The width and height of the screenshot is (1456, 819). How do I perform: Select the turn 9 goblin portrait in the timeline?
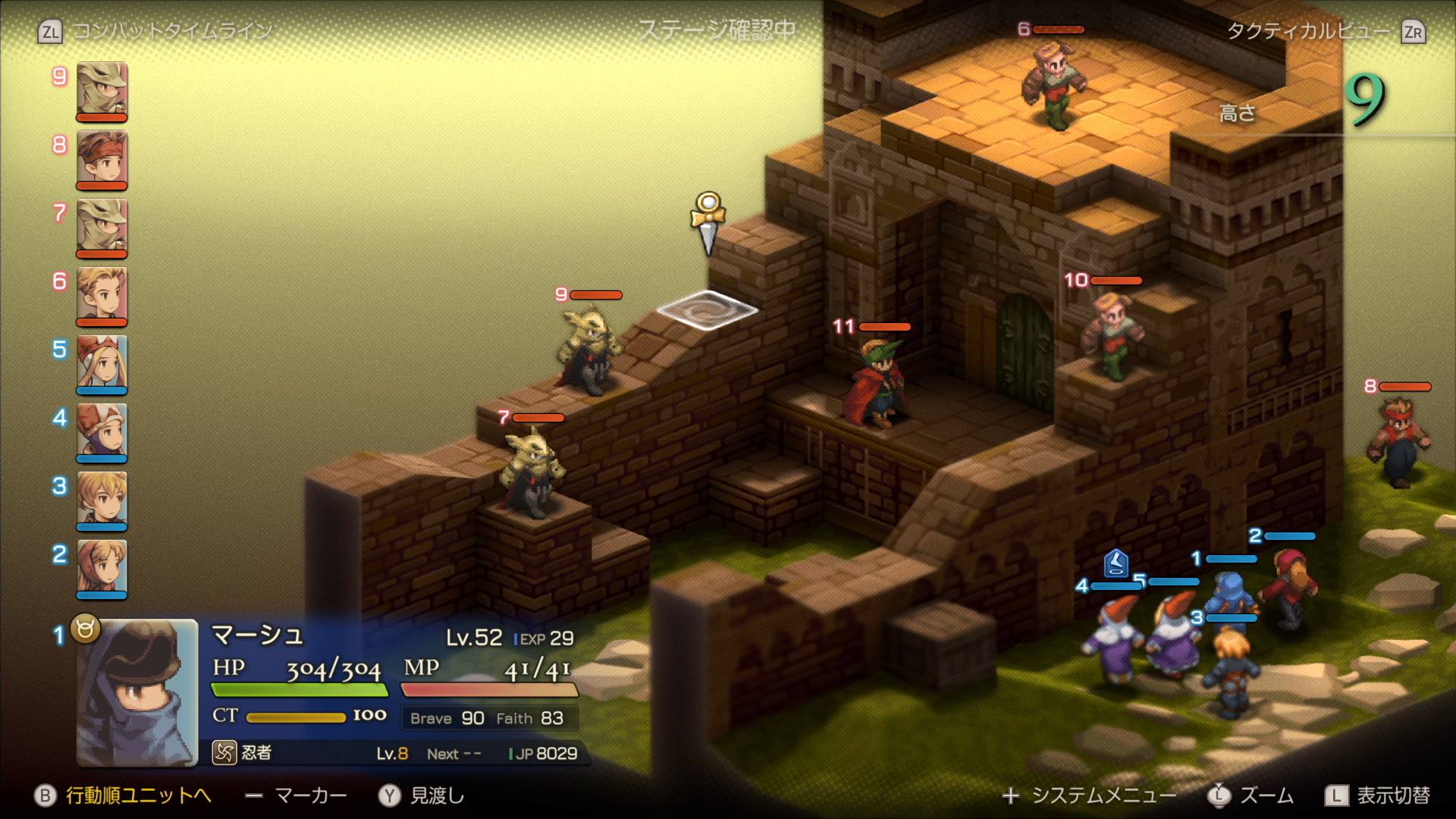[x=102, y=90]
